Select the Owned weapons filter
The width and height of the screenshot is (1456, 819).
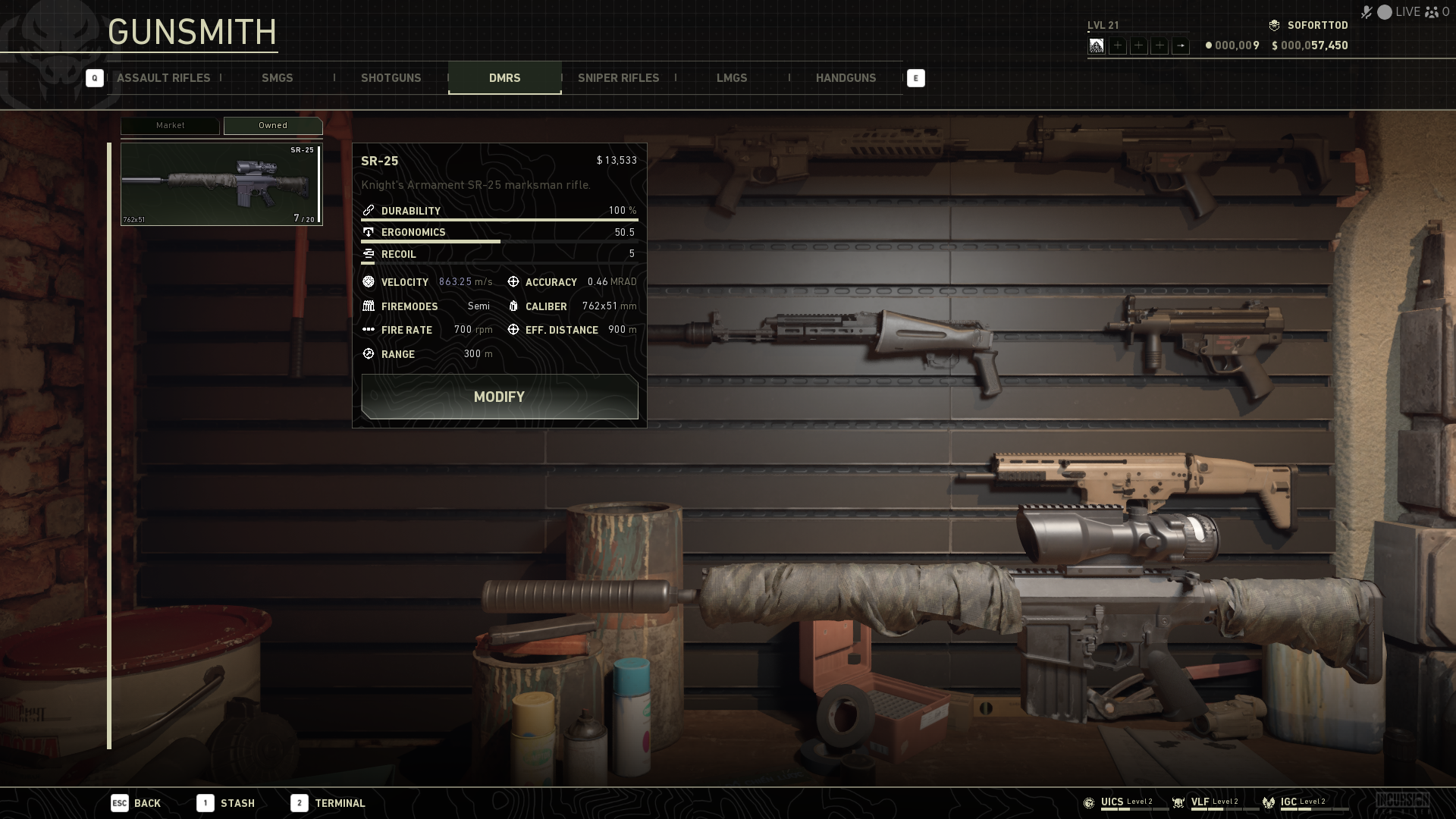coord(273,126)
